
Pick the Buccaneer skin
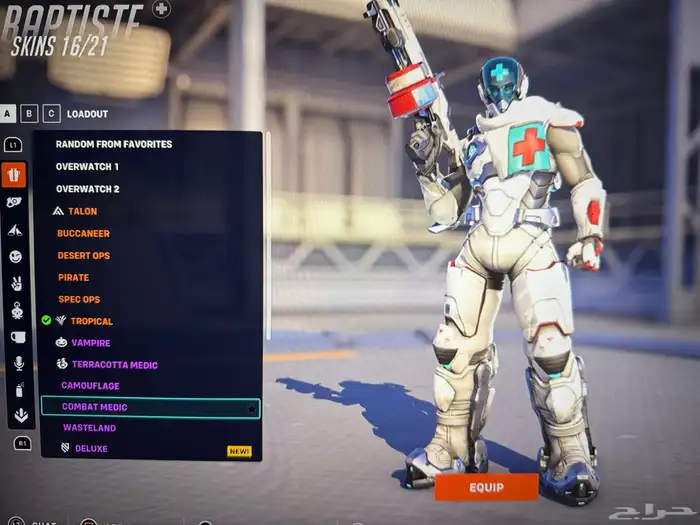[83, 233]
